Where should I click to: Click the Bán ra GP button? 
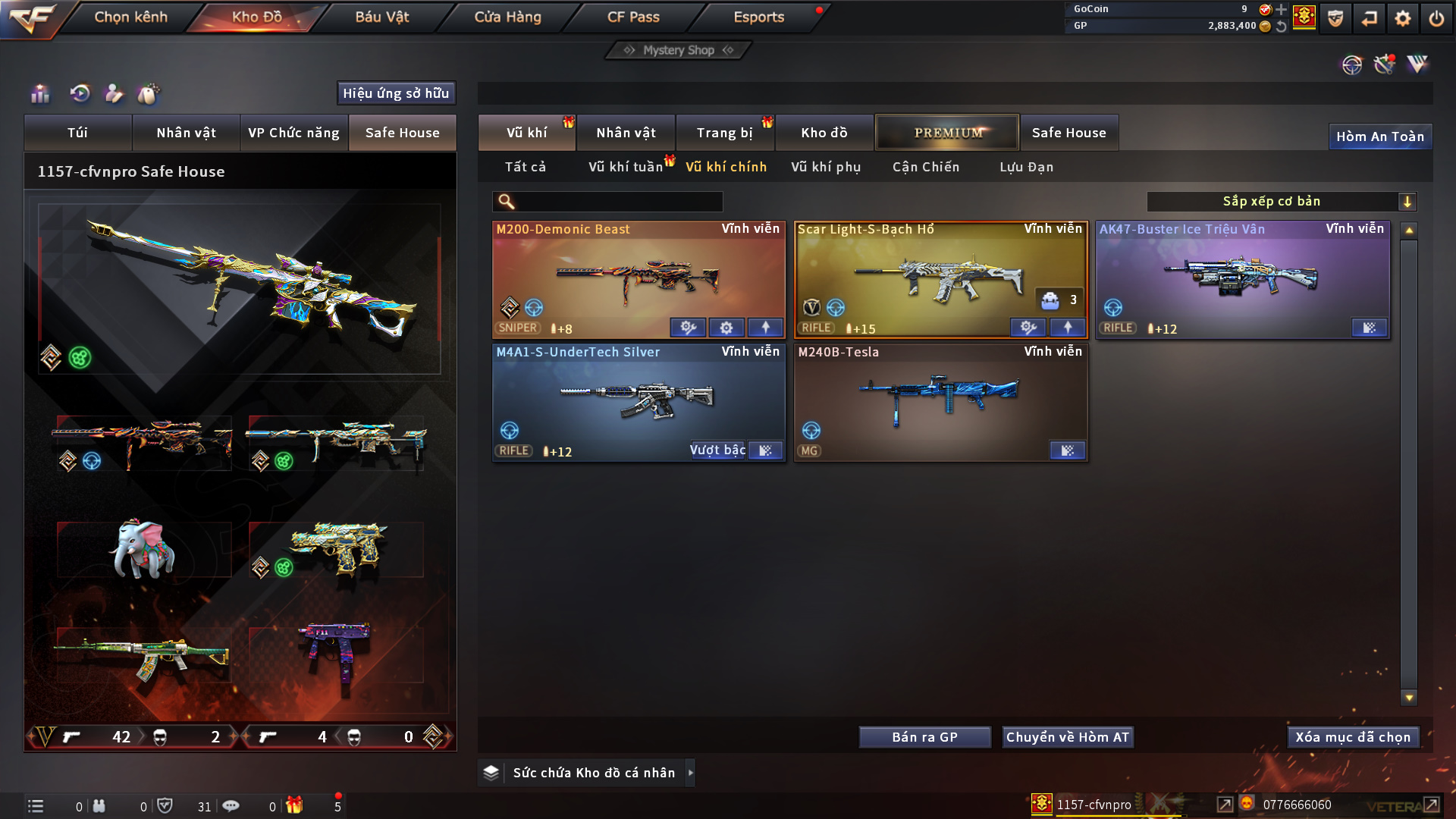[924, 737]
